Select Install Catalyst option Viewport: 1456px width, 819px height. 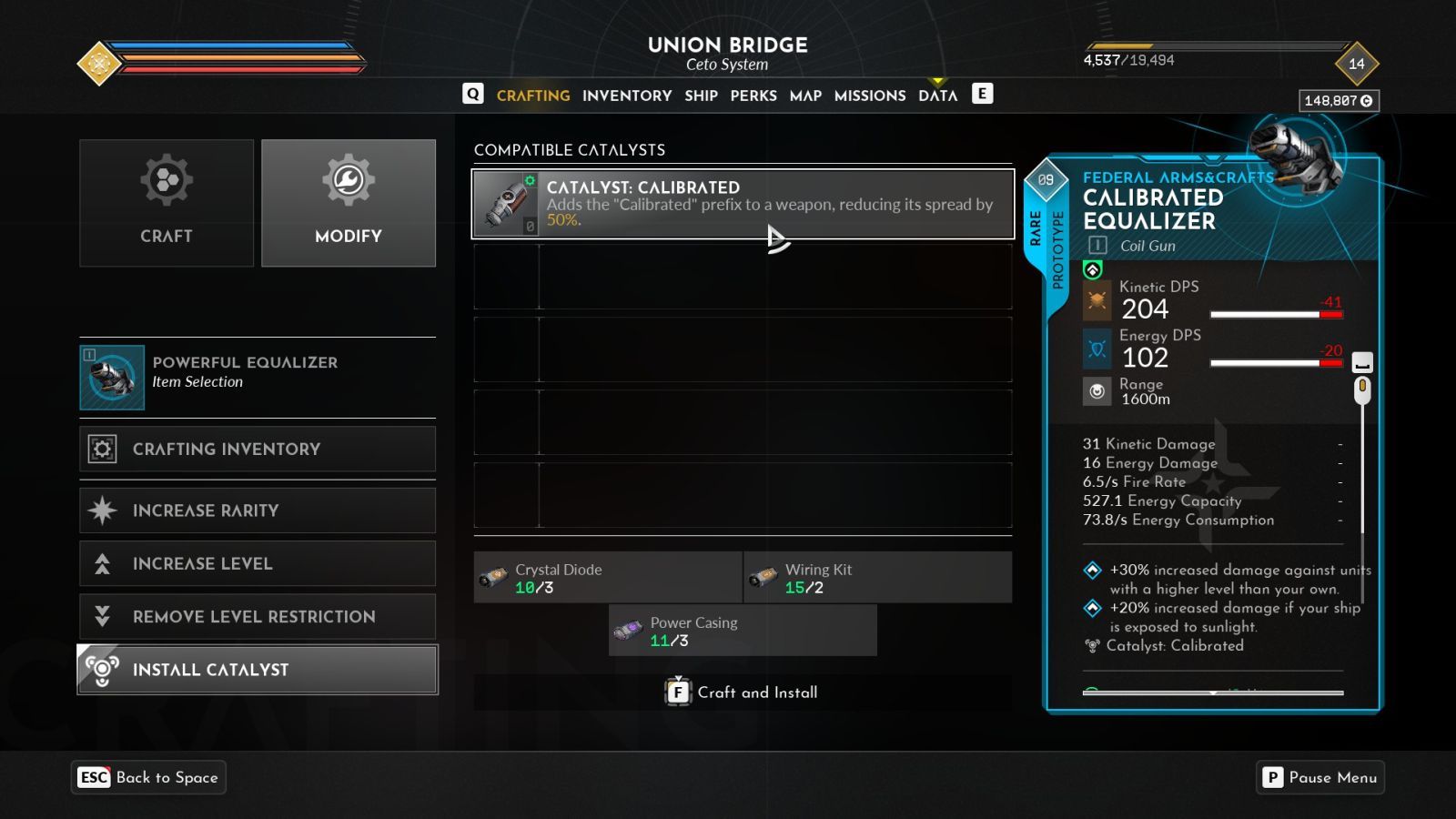pyautogui.click(x=258, y=670)
